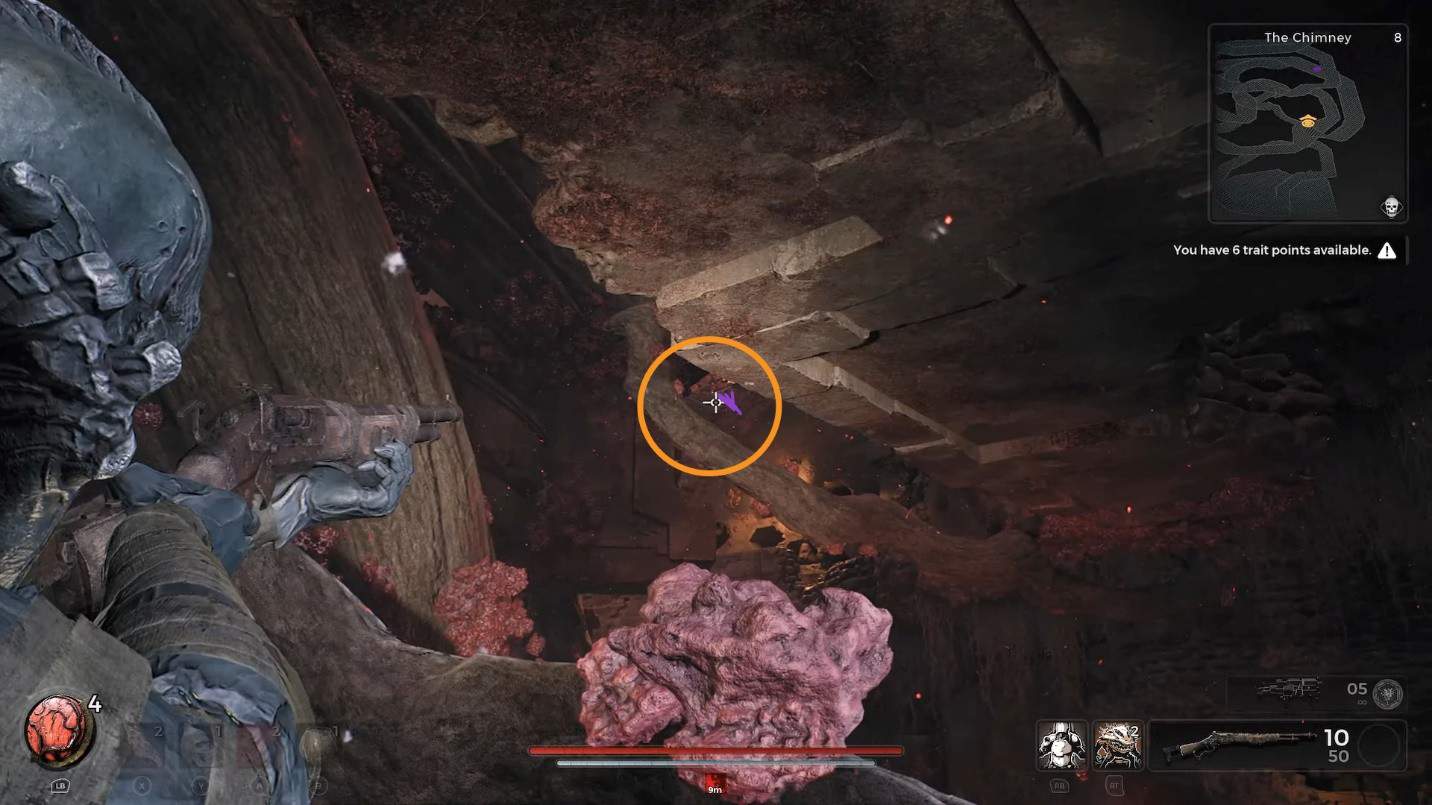The image size is (1432, 805).
Task: Click the handgun's circular mod emblem
Action: [1388, 693]
